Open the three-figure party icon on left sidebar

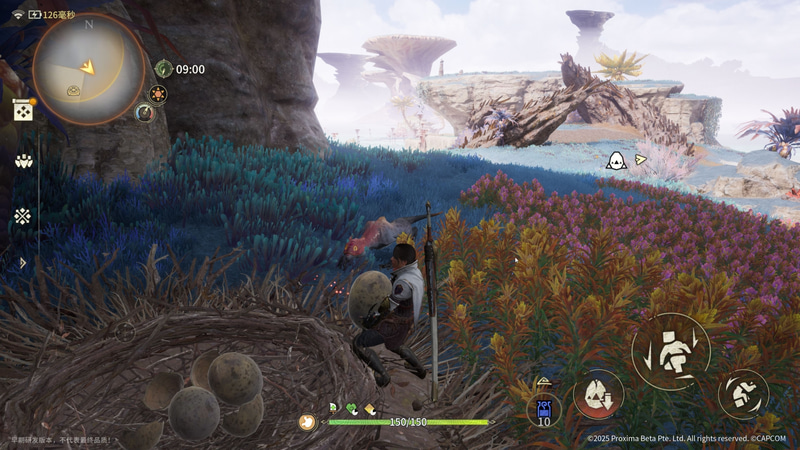(22, 160)
